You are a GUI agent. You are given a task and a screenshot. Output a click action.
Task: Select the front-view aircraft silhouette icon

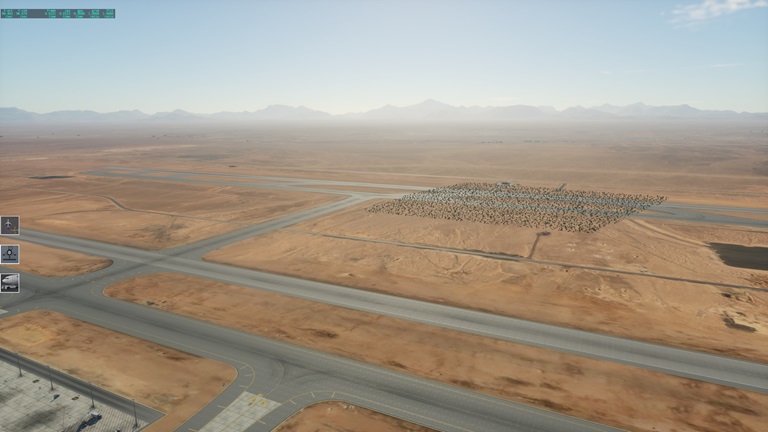point(10,254)
